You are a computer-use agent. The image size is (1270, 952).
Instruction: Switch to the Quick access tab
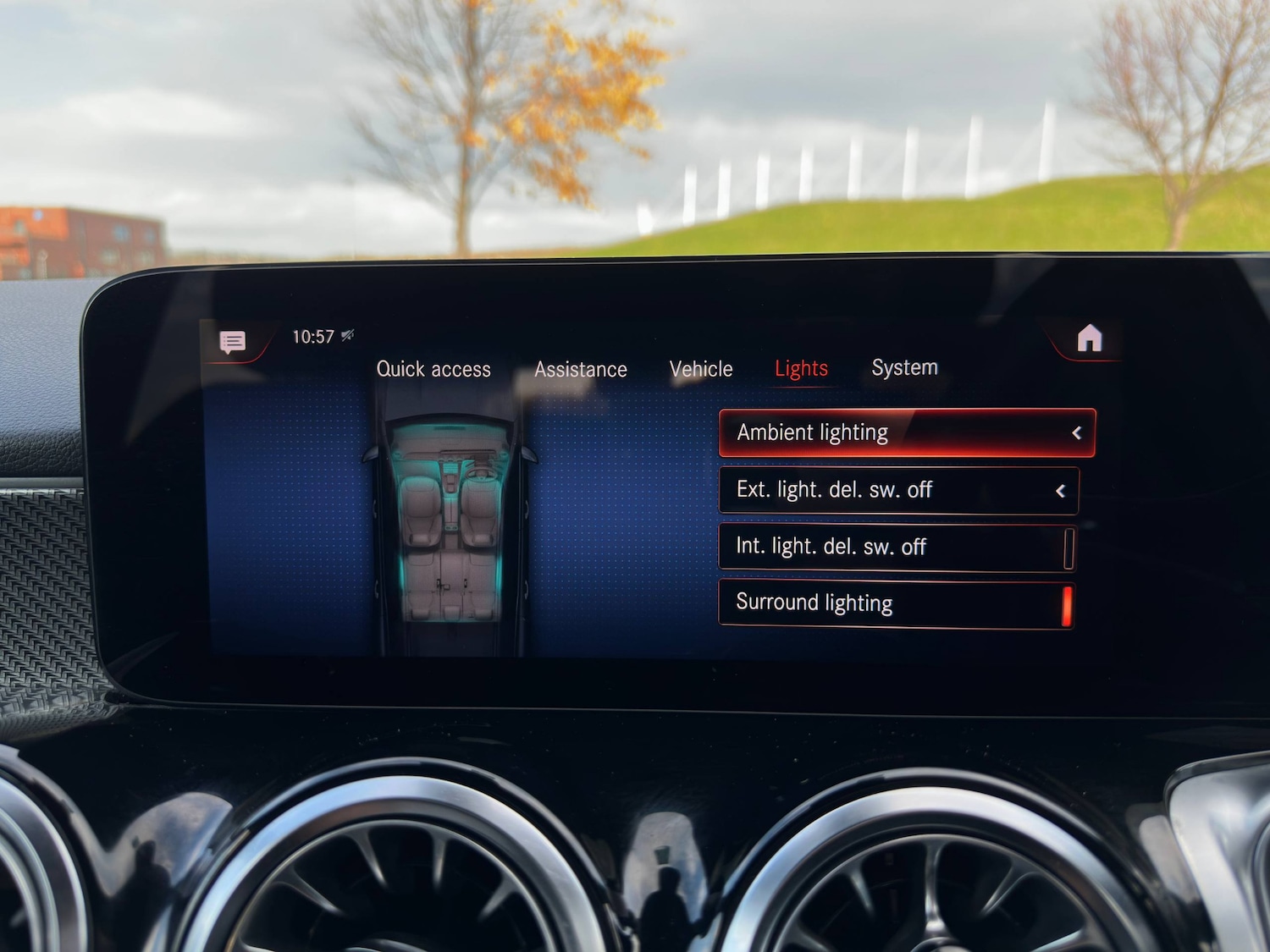[x=433, y=369]
